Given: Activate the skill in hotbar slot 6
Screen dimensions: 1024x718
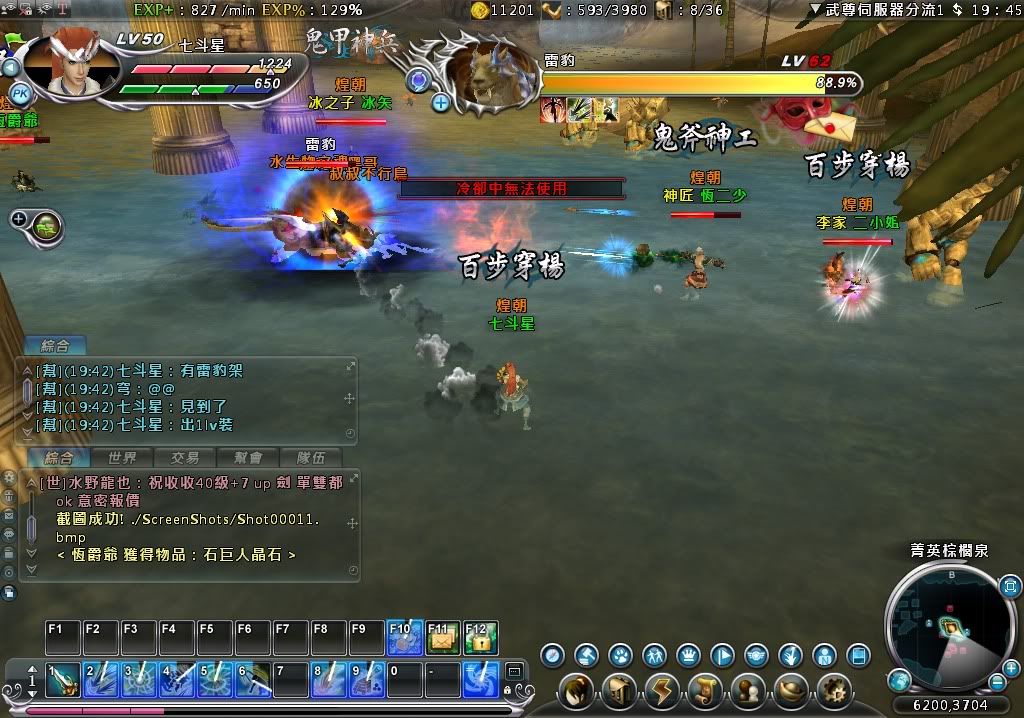Looking at the screenshot, I should click(x=253, y=680).
